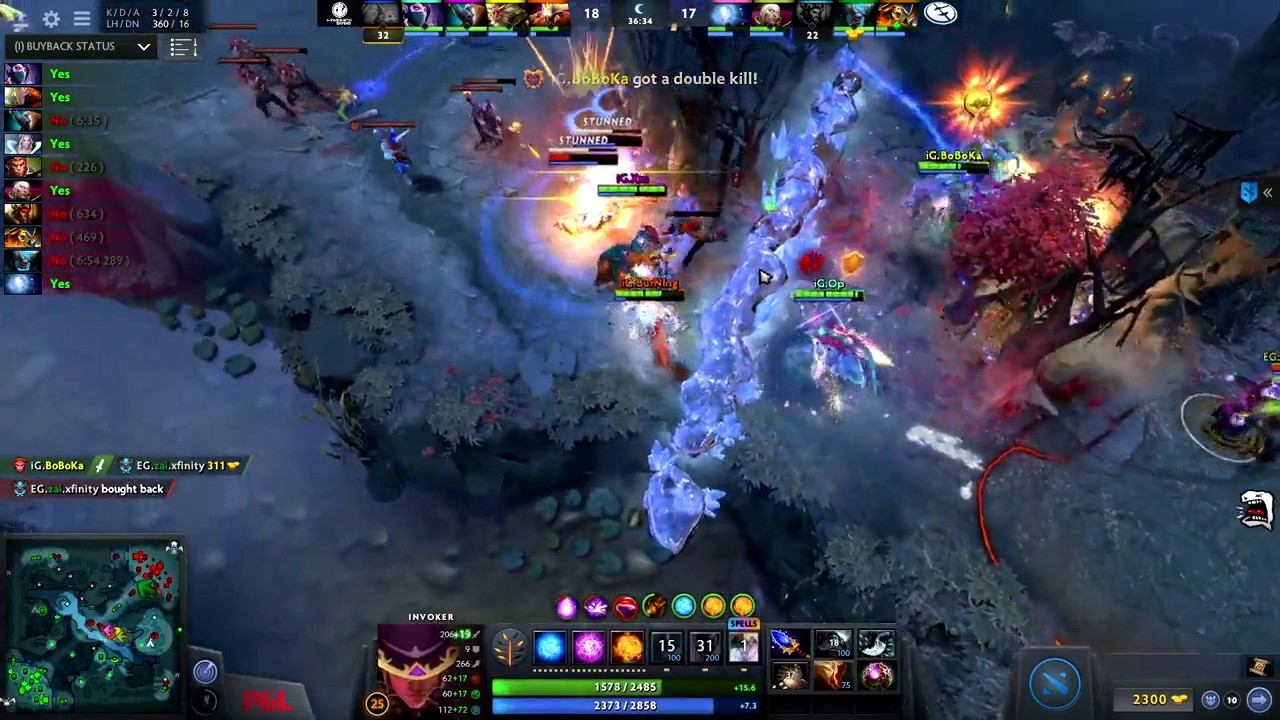
Task: Cast the Quas blue orb ability
Action: click(x=549, y=648)
